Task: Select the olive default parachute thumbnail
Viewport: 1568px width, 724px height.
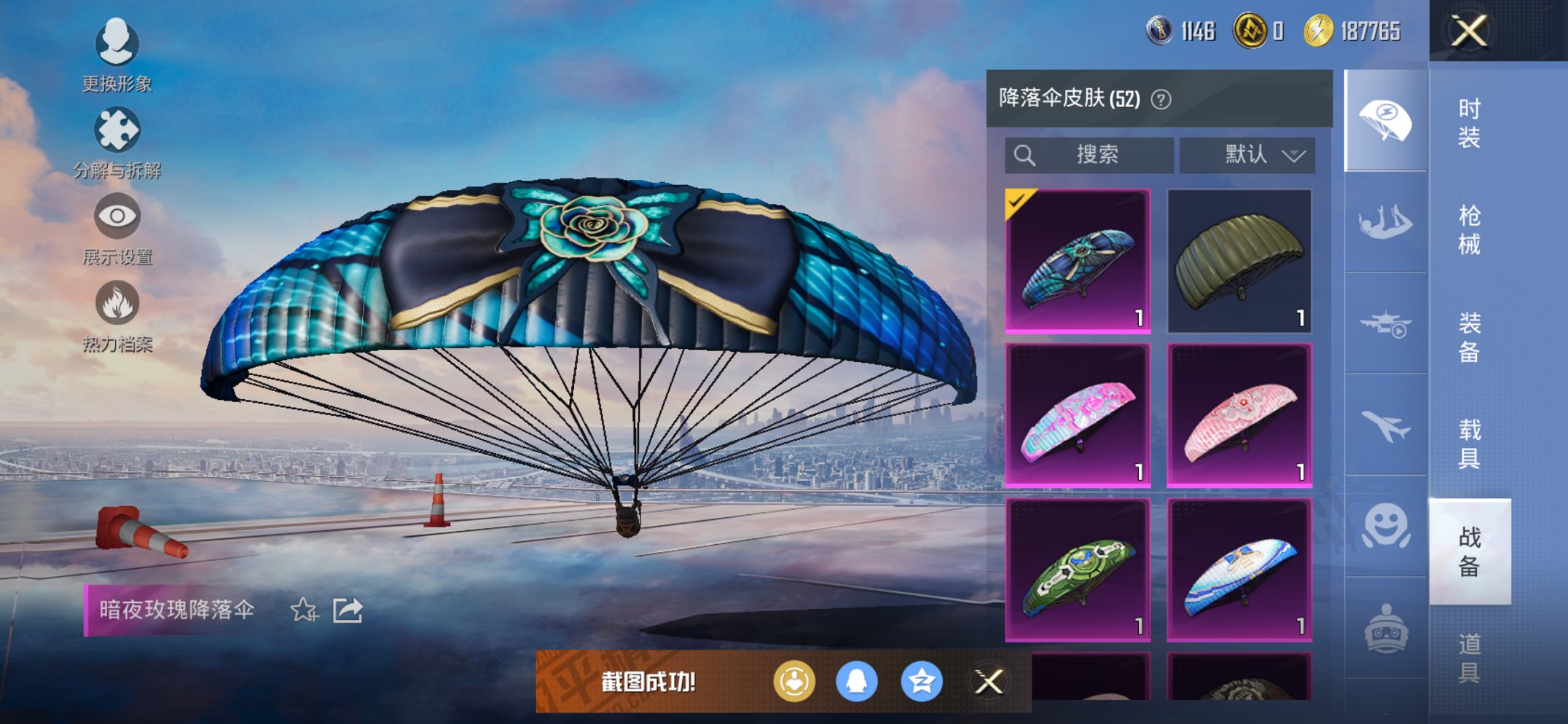Action: tap(1239, 262)
